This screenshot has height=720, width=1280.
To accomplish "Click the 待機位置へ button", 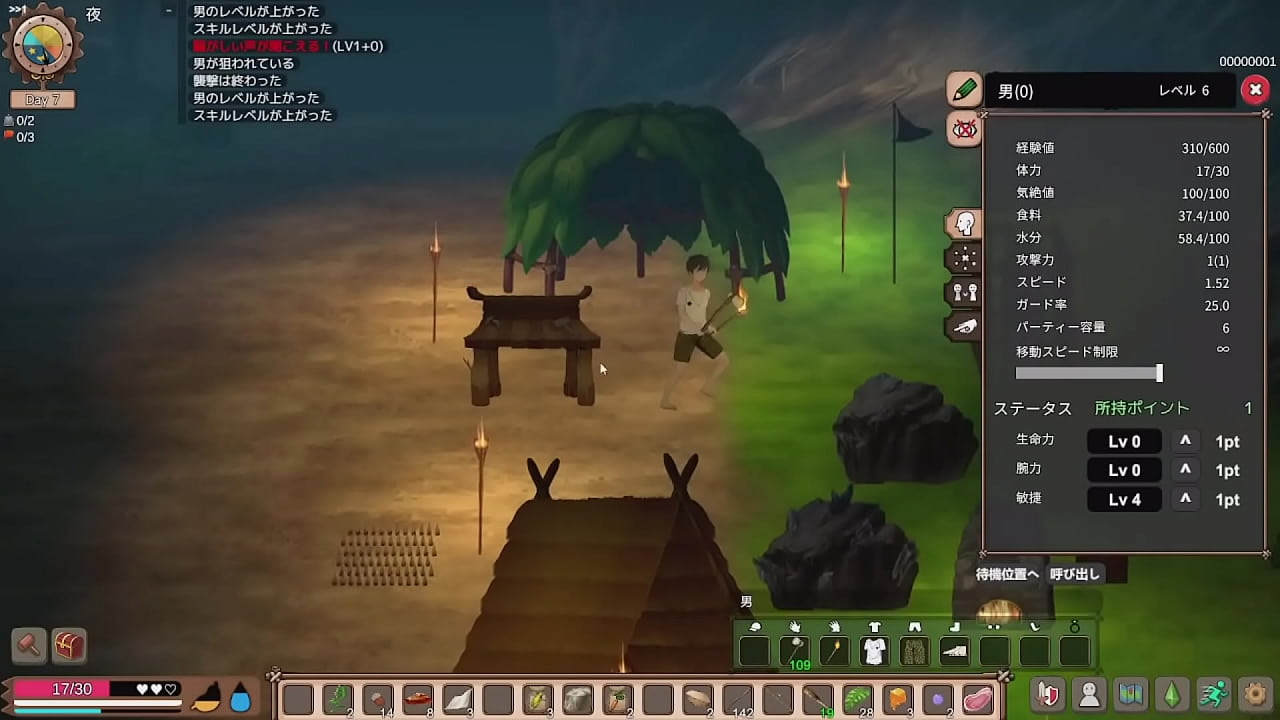I will pos(1007,574).
